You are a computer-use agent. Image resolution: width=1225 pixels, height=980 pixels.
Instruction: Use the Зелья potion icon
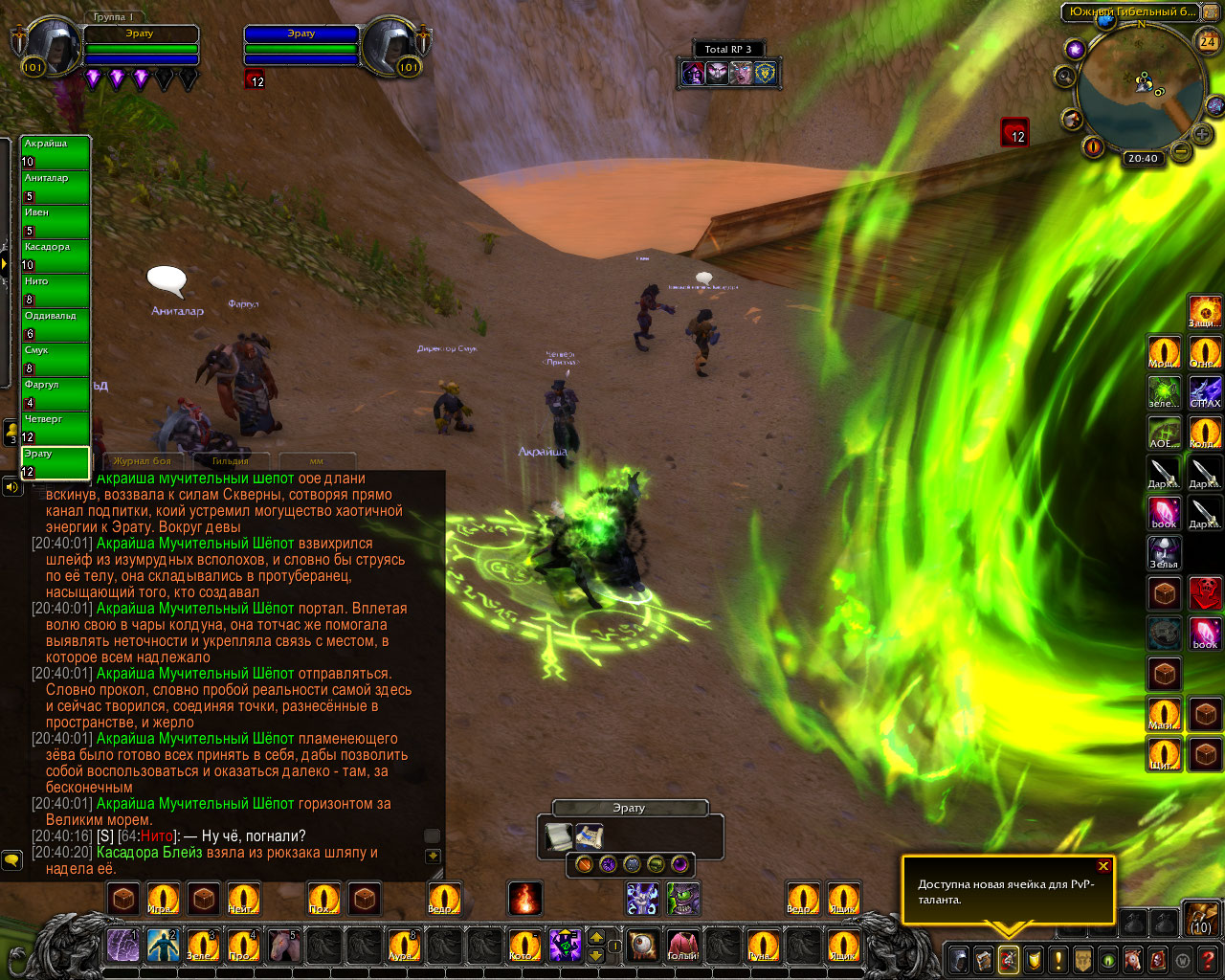tap(1165, 553)
